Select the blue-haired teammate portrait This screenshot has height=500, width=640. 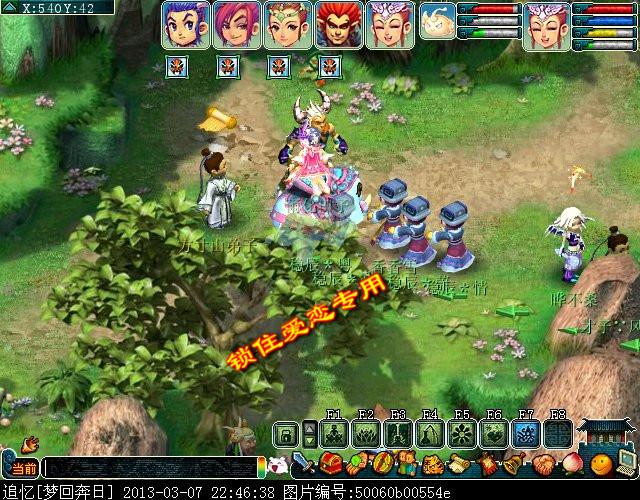pos(185,25)
